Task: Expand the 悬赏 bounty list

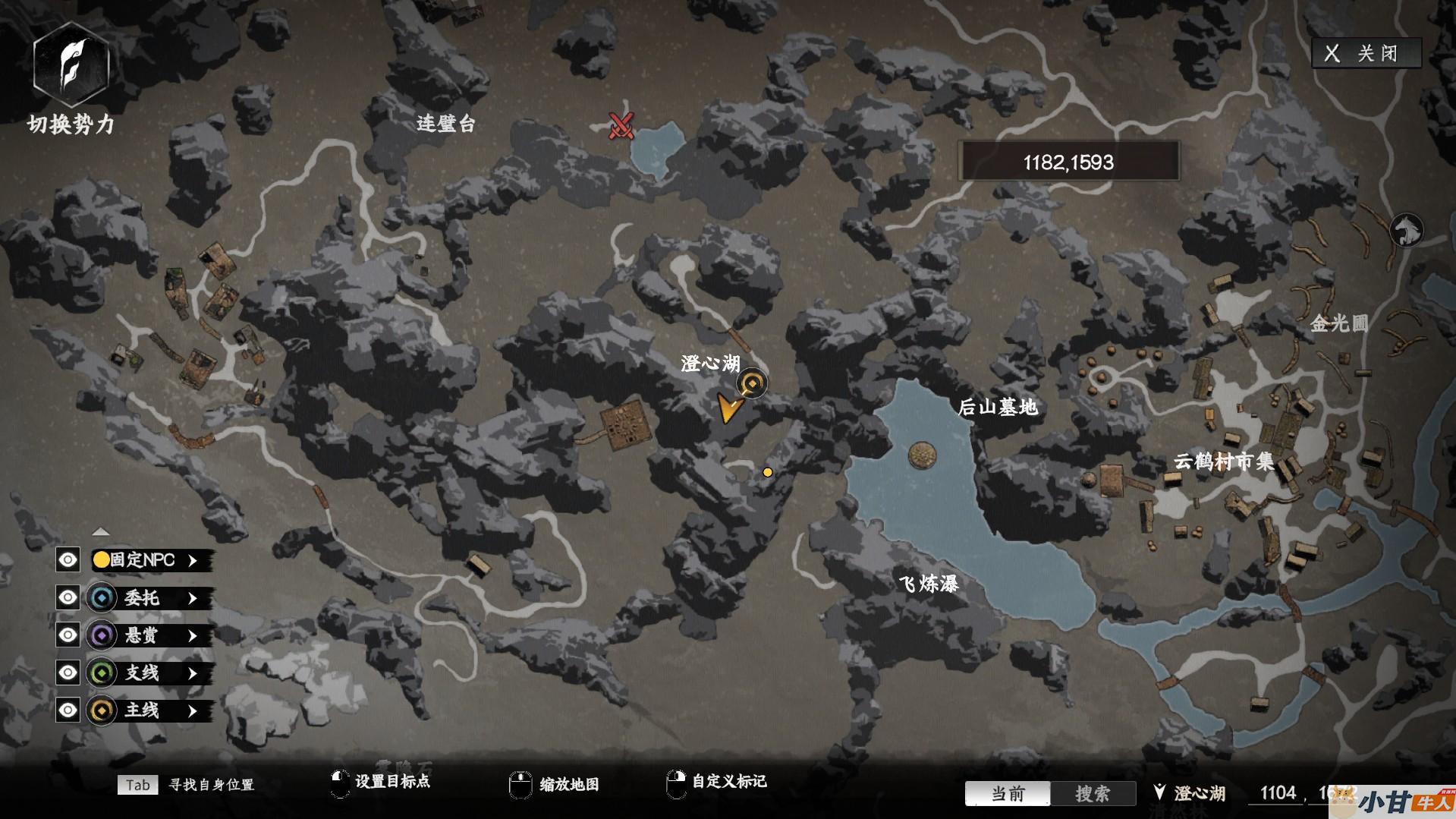Action: click(193, 635)
